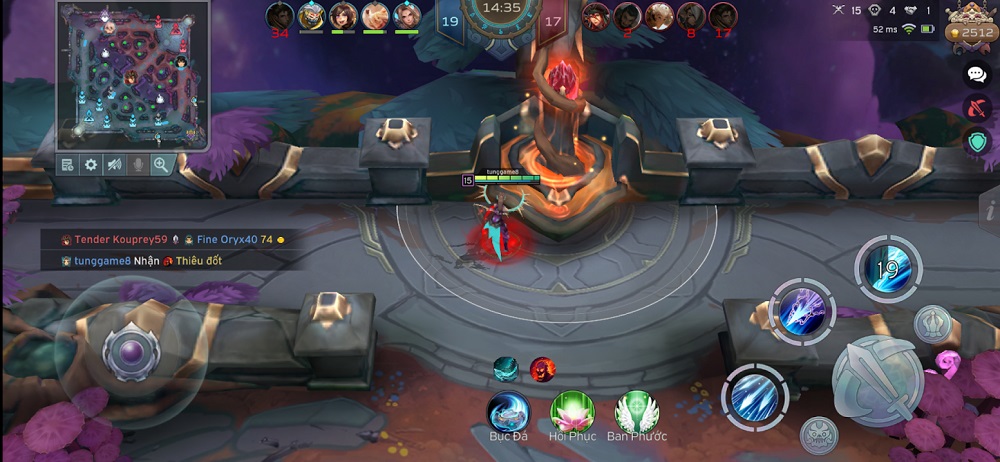
Task: Tap the basic attack sword button
Action: [878, 382]
